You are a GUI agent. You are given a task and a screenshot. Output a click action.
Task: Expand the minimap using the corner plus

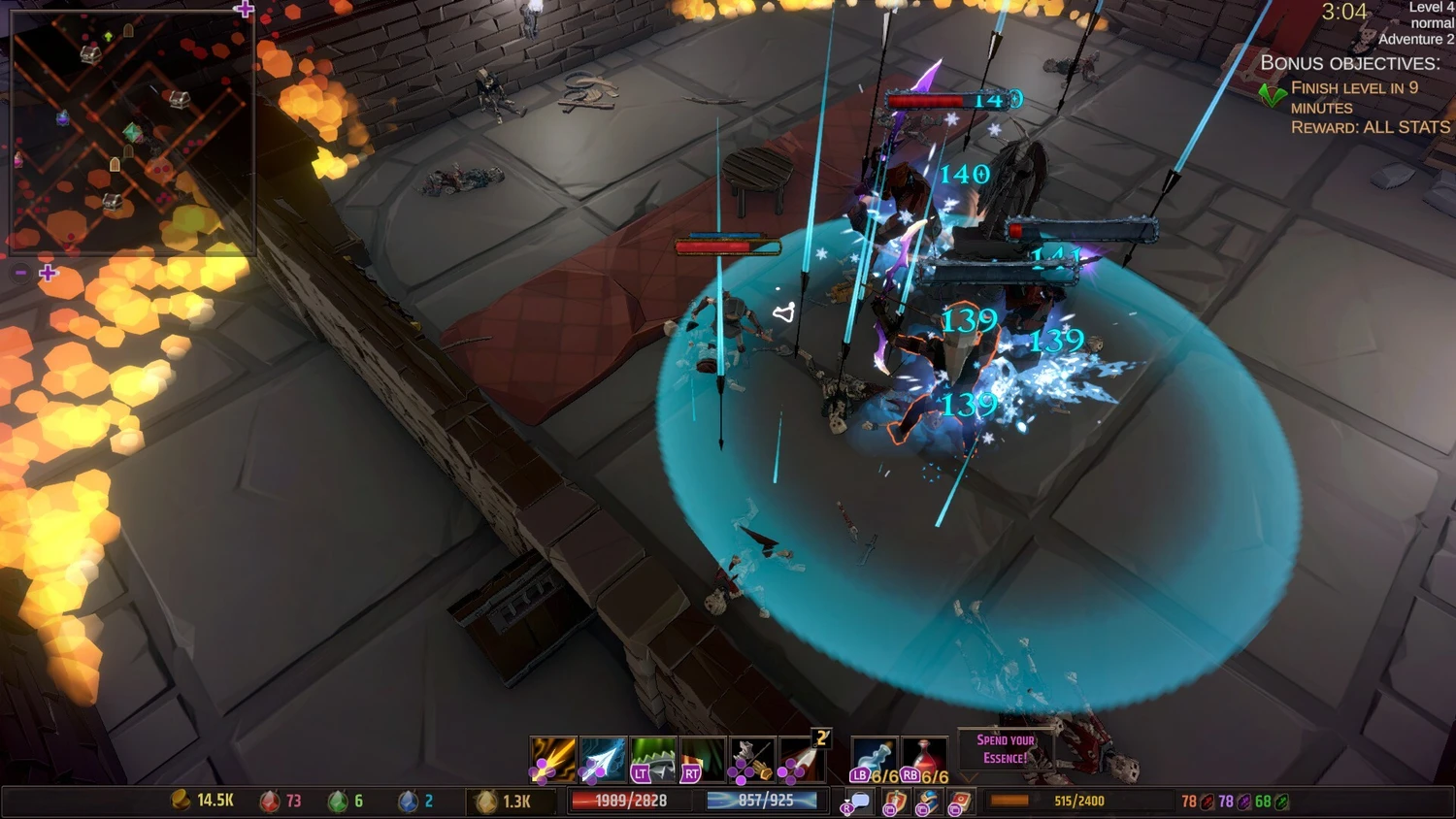click(244, 10)
